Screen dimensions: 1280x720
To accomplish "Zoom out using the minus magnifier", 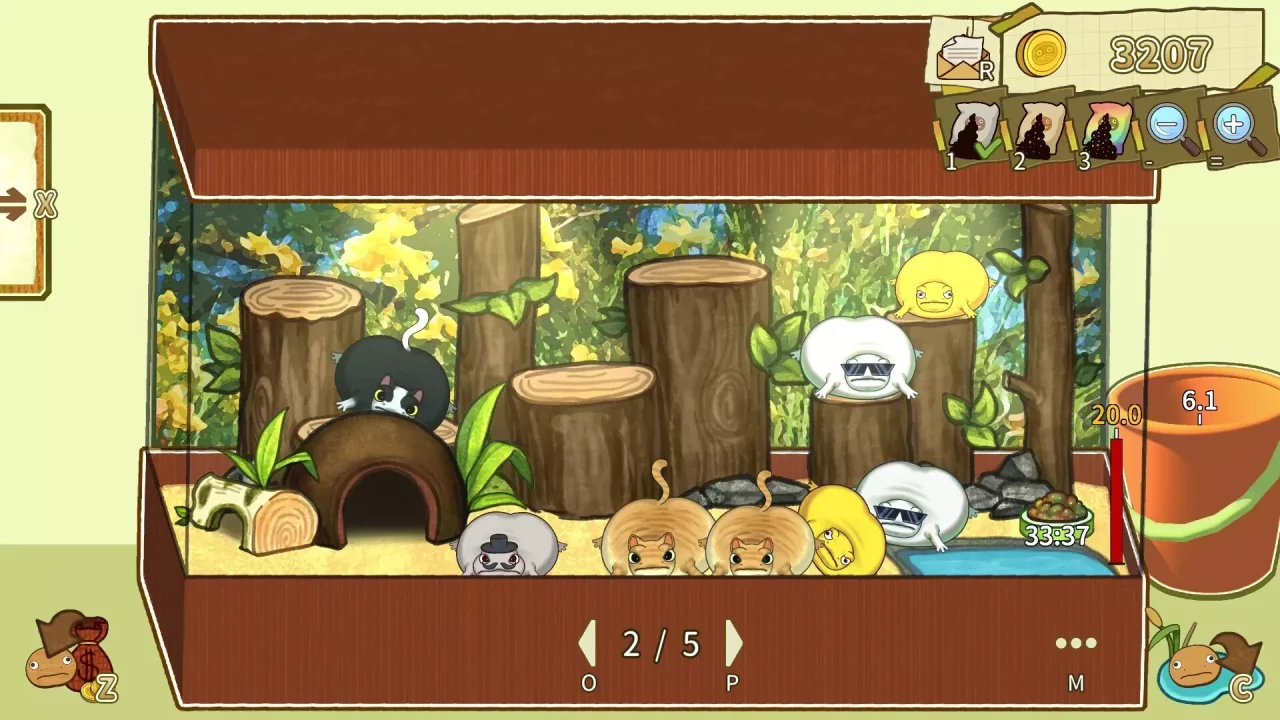I will 1168,125.
